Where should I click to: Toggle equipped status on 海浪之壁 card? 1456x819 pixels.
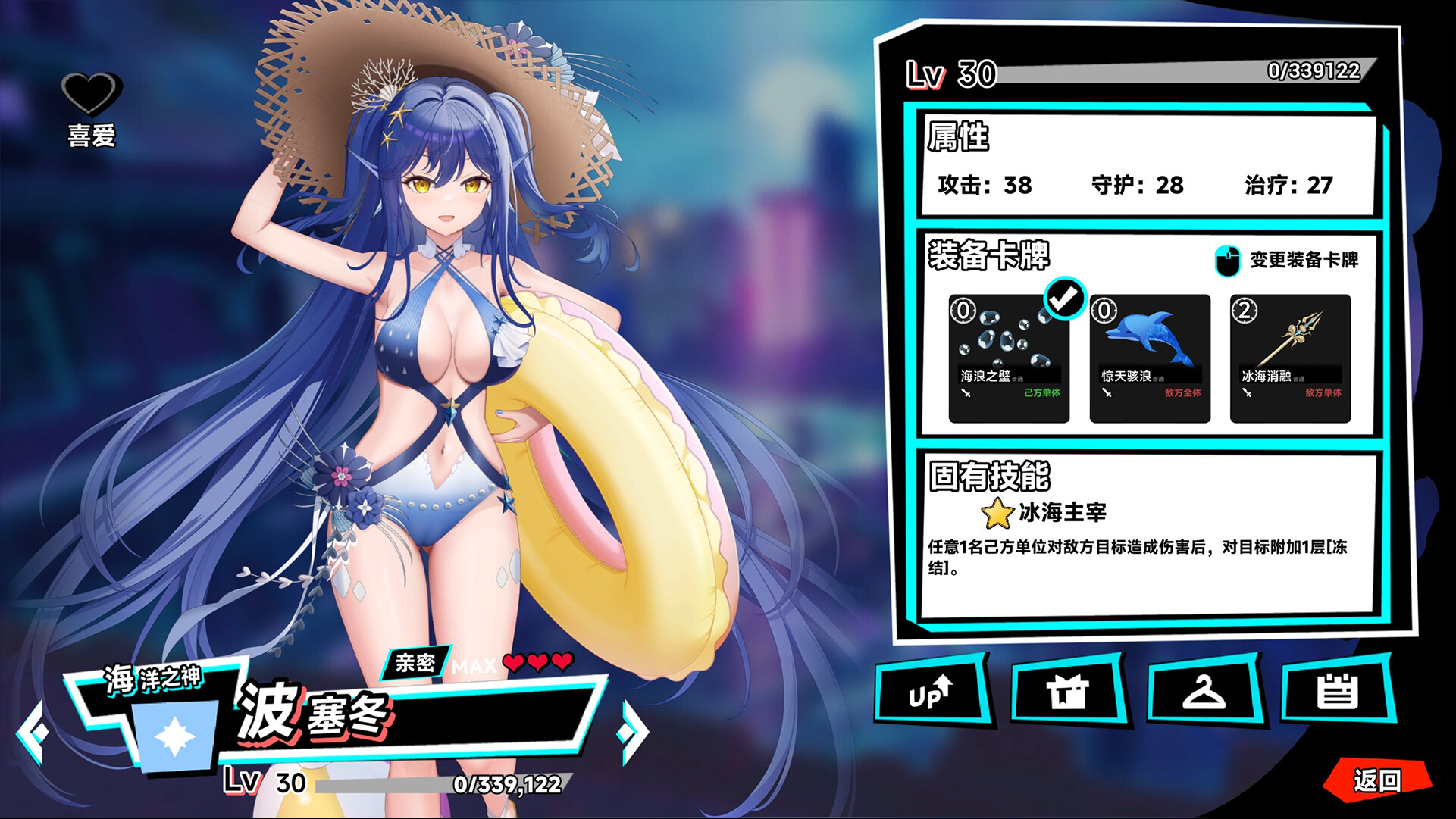1010,356
